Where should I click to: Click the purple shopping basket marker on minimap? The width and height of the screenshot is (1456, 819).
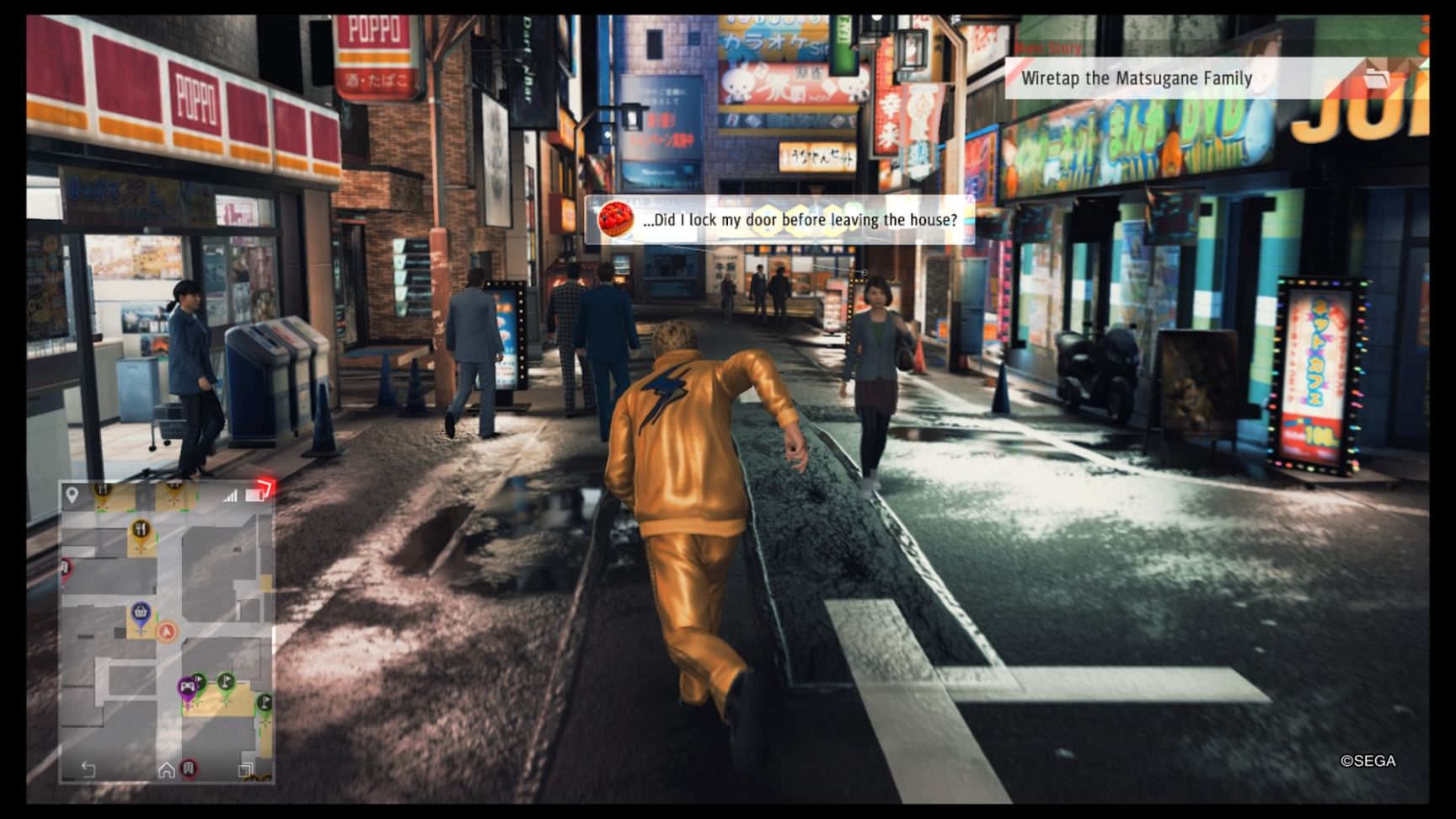tap(141, 612)
